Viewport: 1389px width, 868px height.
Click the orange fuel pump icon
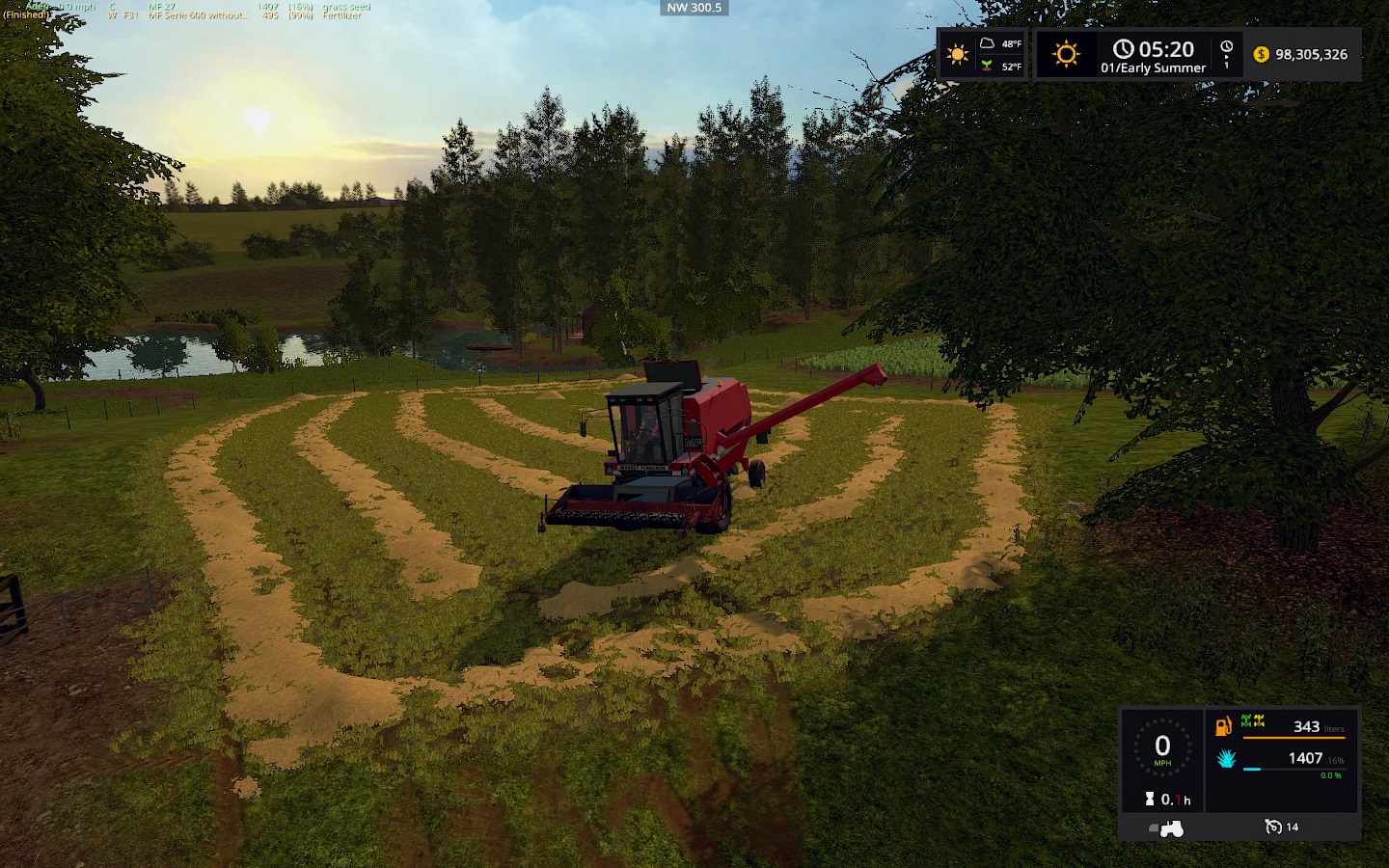point(1223,726)
